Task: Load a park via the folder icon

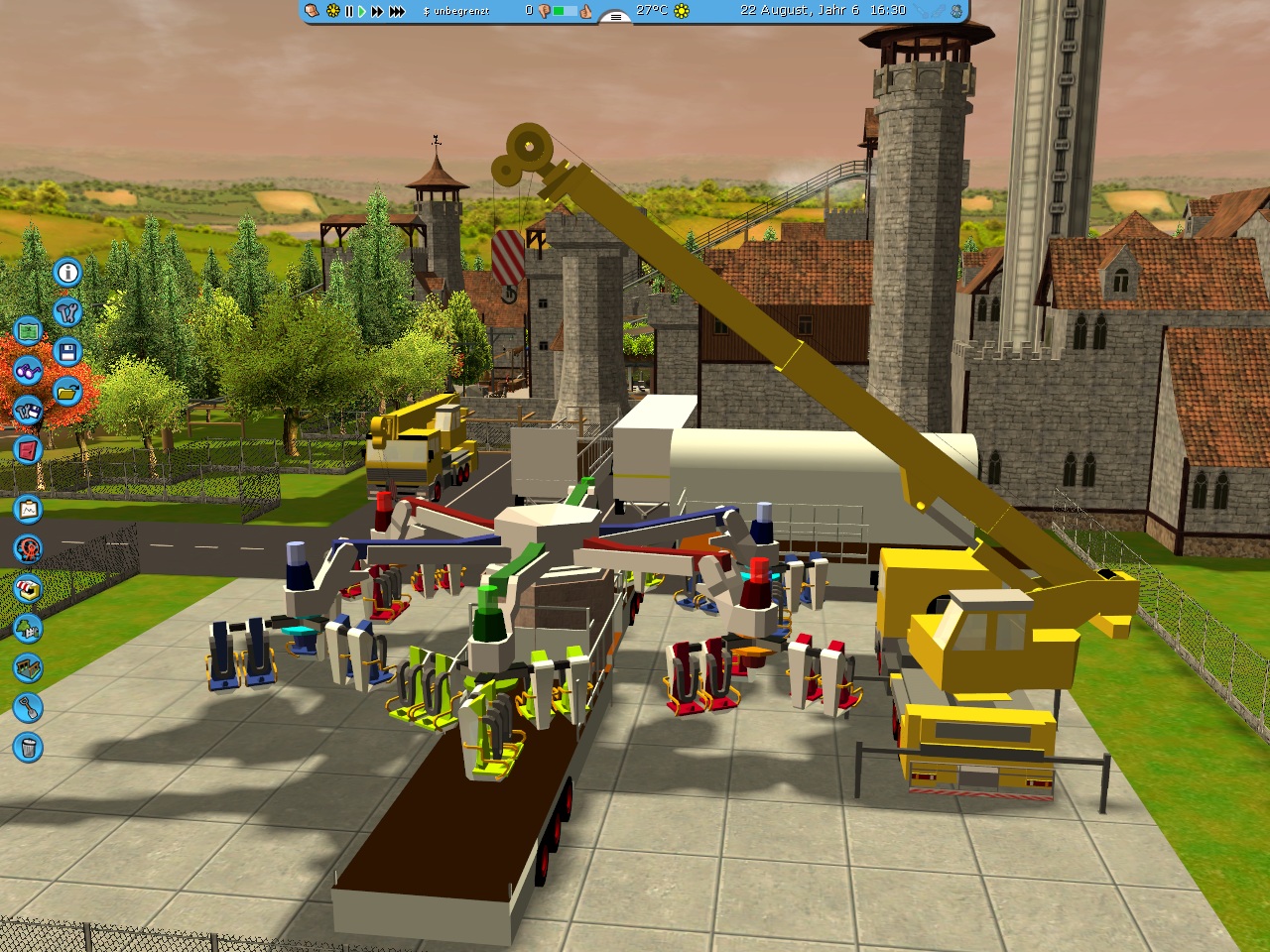Action: (67, 392)
